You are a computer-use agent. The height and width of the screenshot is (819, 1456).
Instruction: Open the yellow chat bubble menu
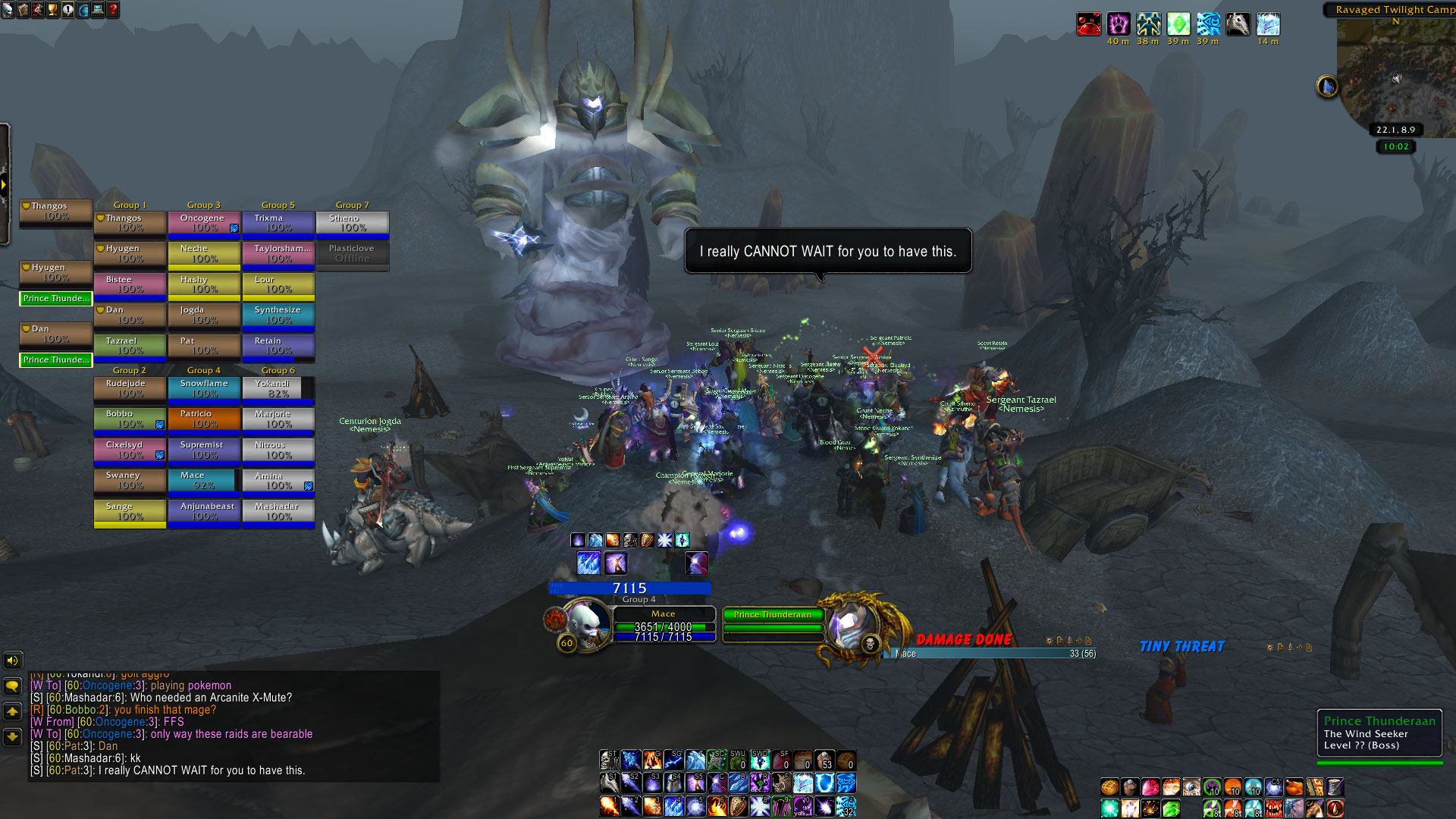coord(13,686)
